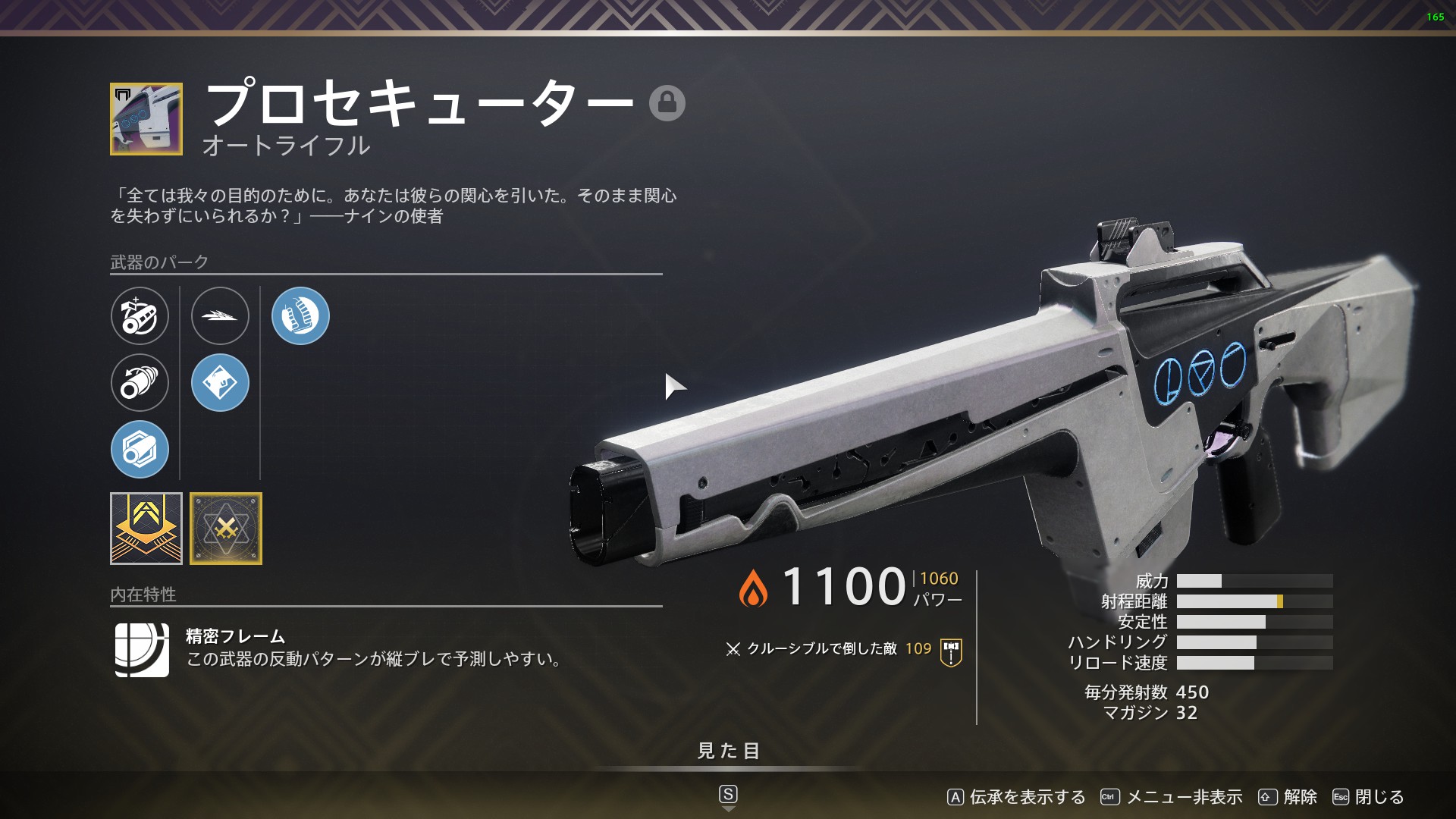Image resolution: width=1456 pixels, height=819 pixels.
Task: Select the highlighted blue barrel perk
Action: pos(140,449)
